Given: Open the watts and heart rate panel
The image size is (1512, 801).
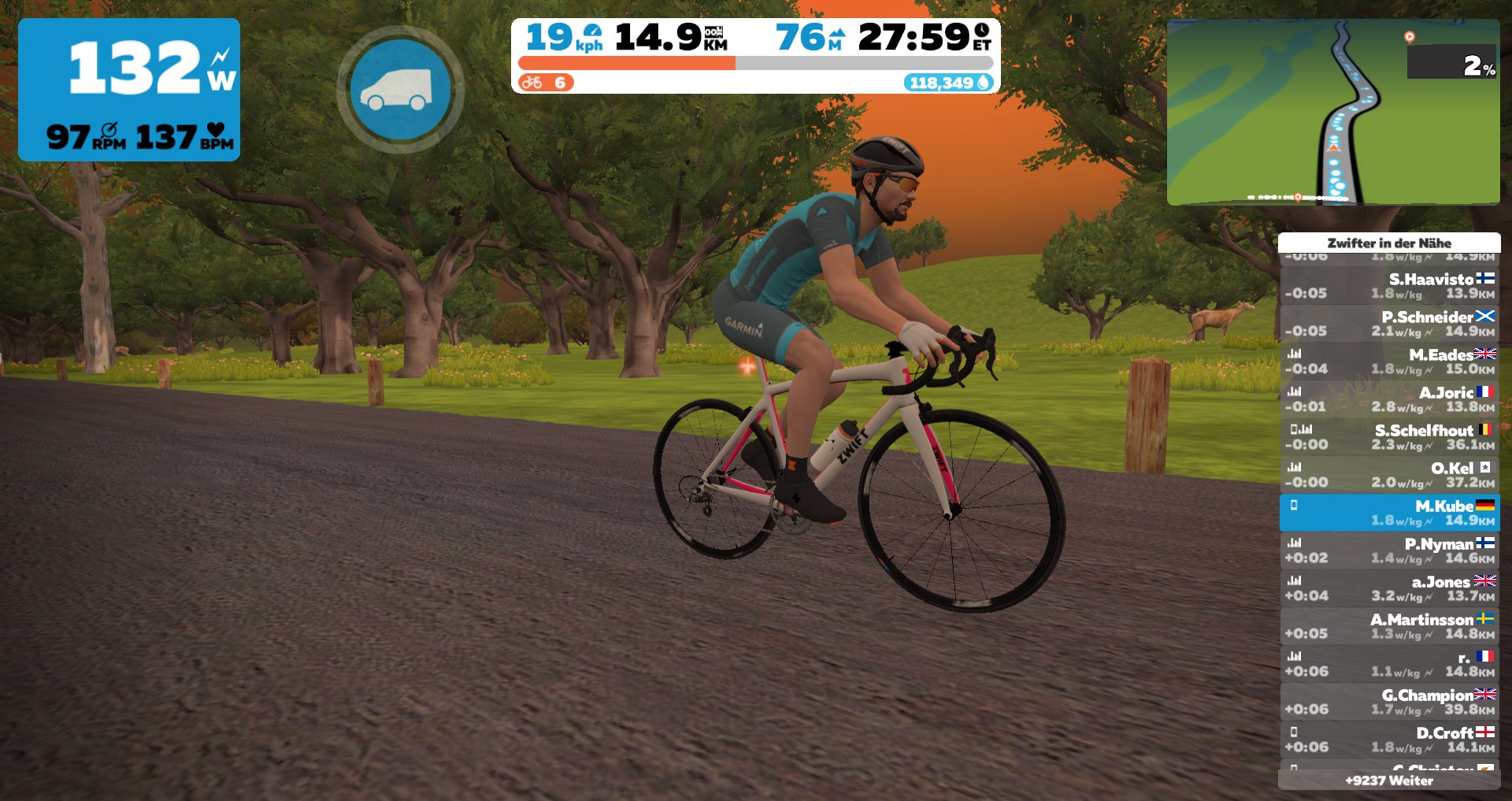Looking at the screenshot, I should (x=129, y=90).
